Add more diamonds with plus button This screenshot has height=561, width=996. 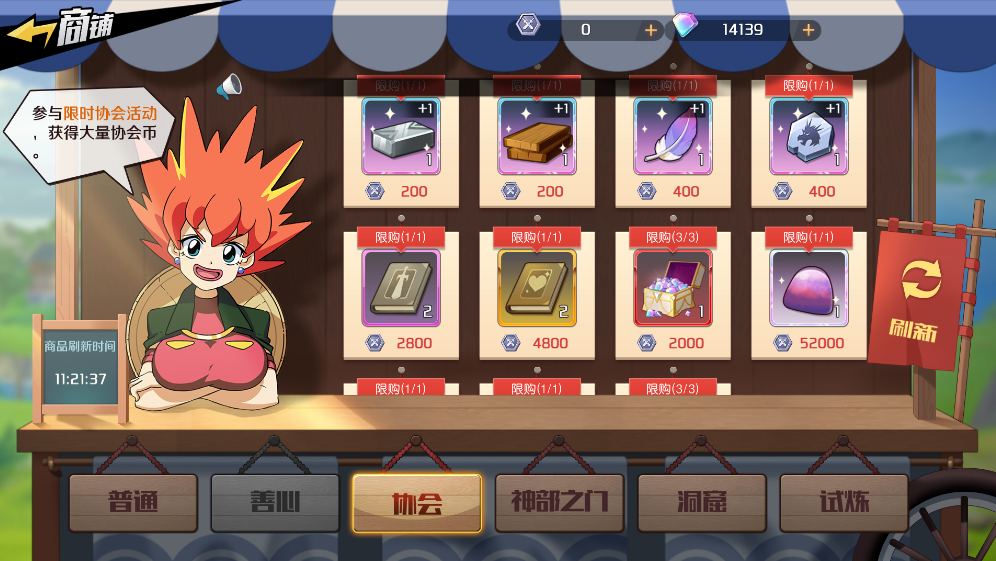(808, 30)
